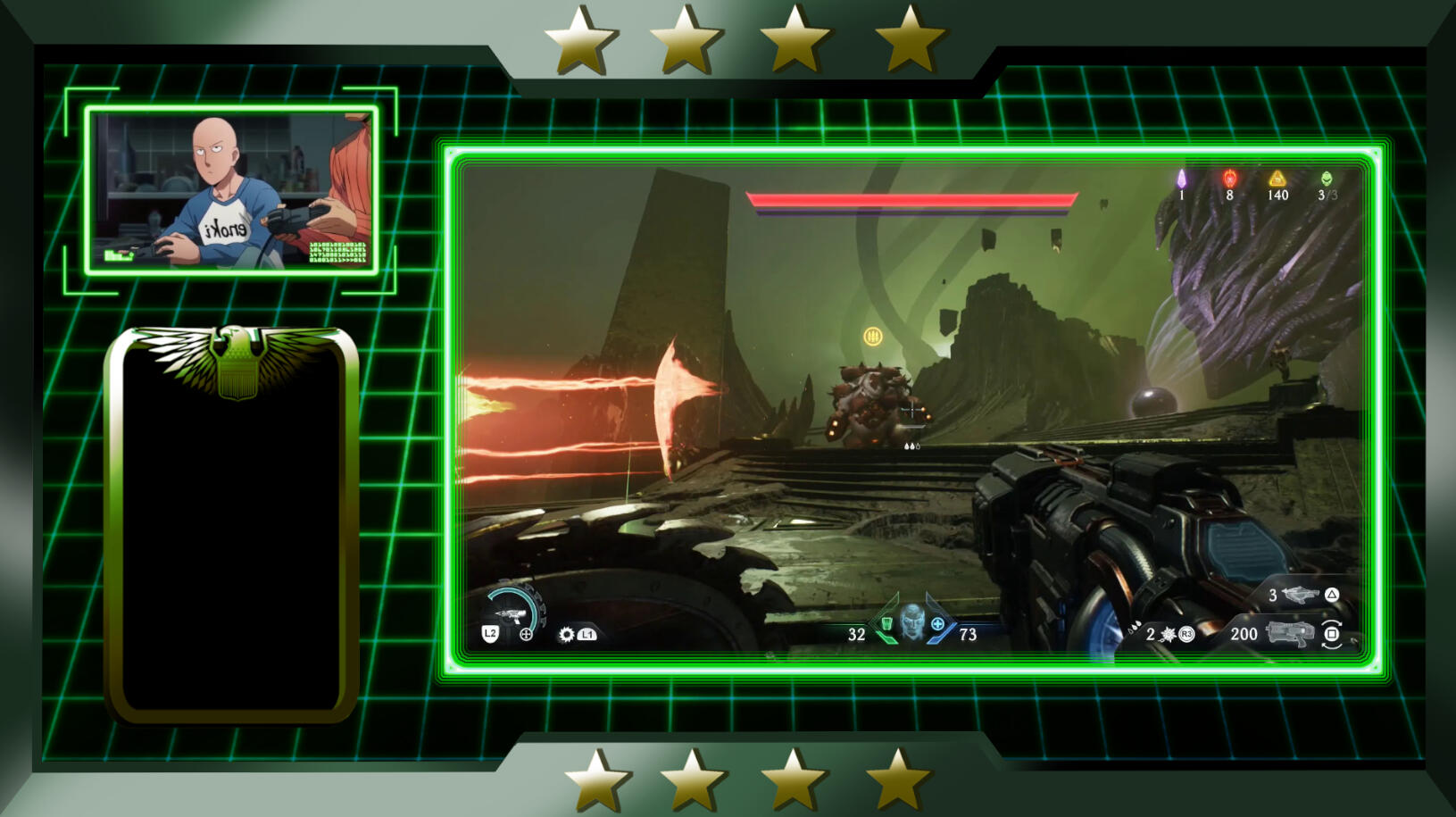Viewport: 1456px width, 817px height.
Task: Activate the spiked star melee icon
Action: [1168, 634]
